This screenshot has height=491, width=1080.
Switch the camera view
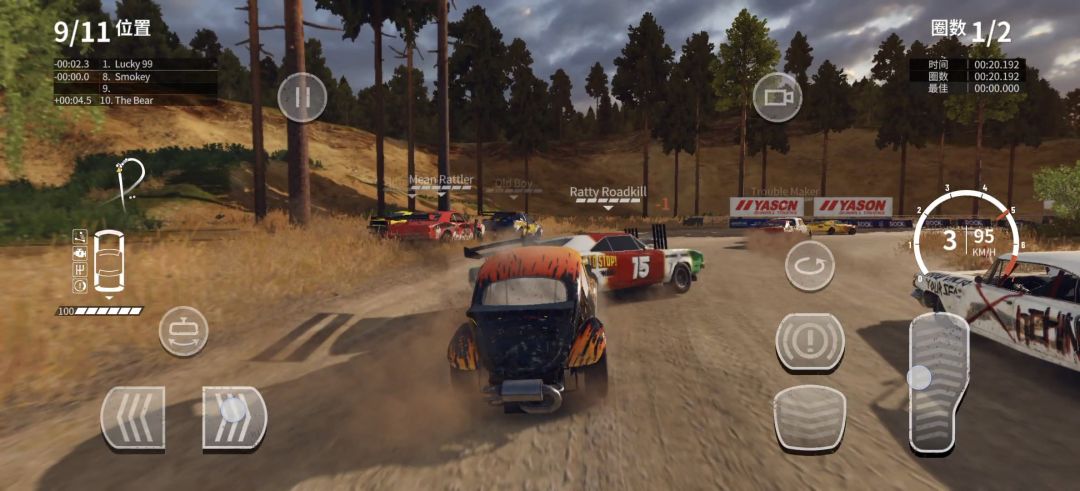[777, 97]
